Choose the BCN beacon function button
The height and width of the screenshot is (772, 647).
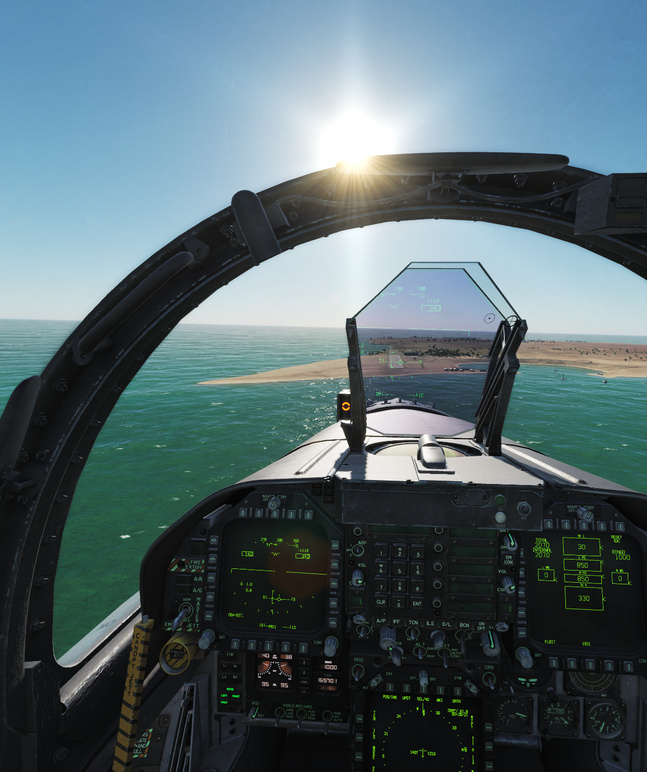click(x=463, y=623)
